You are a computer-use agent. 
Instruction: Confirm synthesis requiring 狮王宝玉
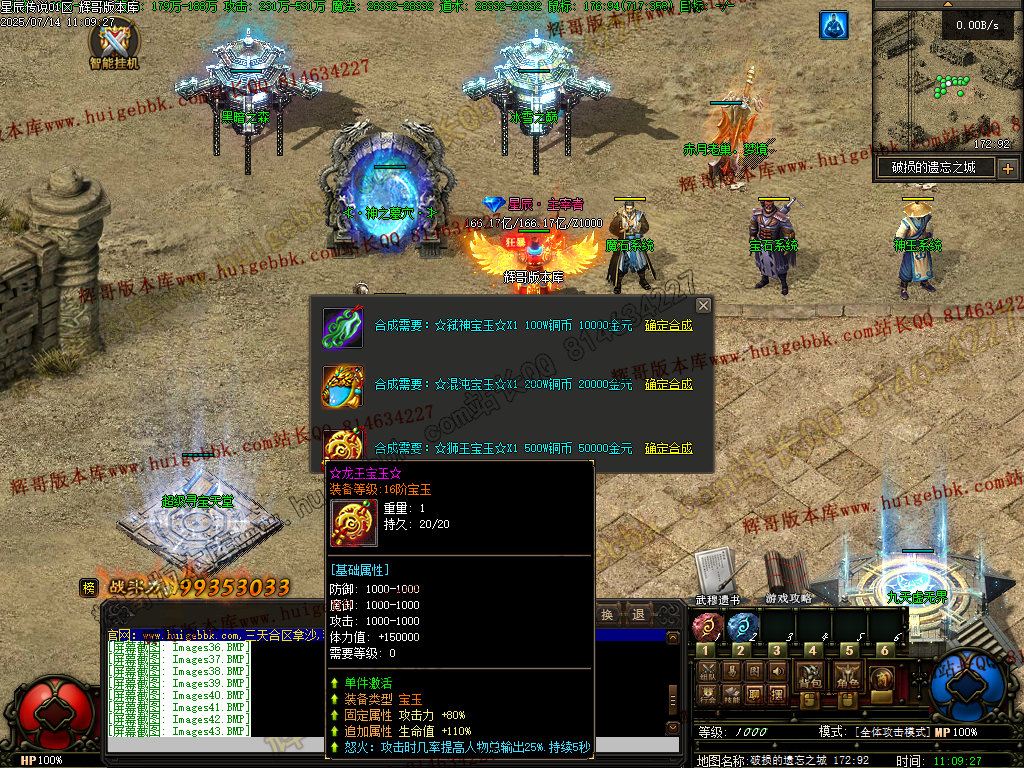(x=668, y=448)
